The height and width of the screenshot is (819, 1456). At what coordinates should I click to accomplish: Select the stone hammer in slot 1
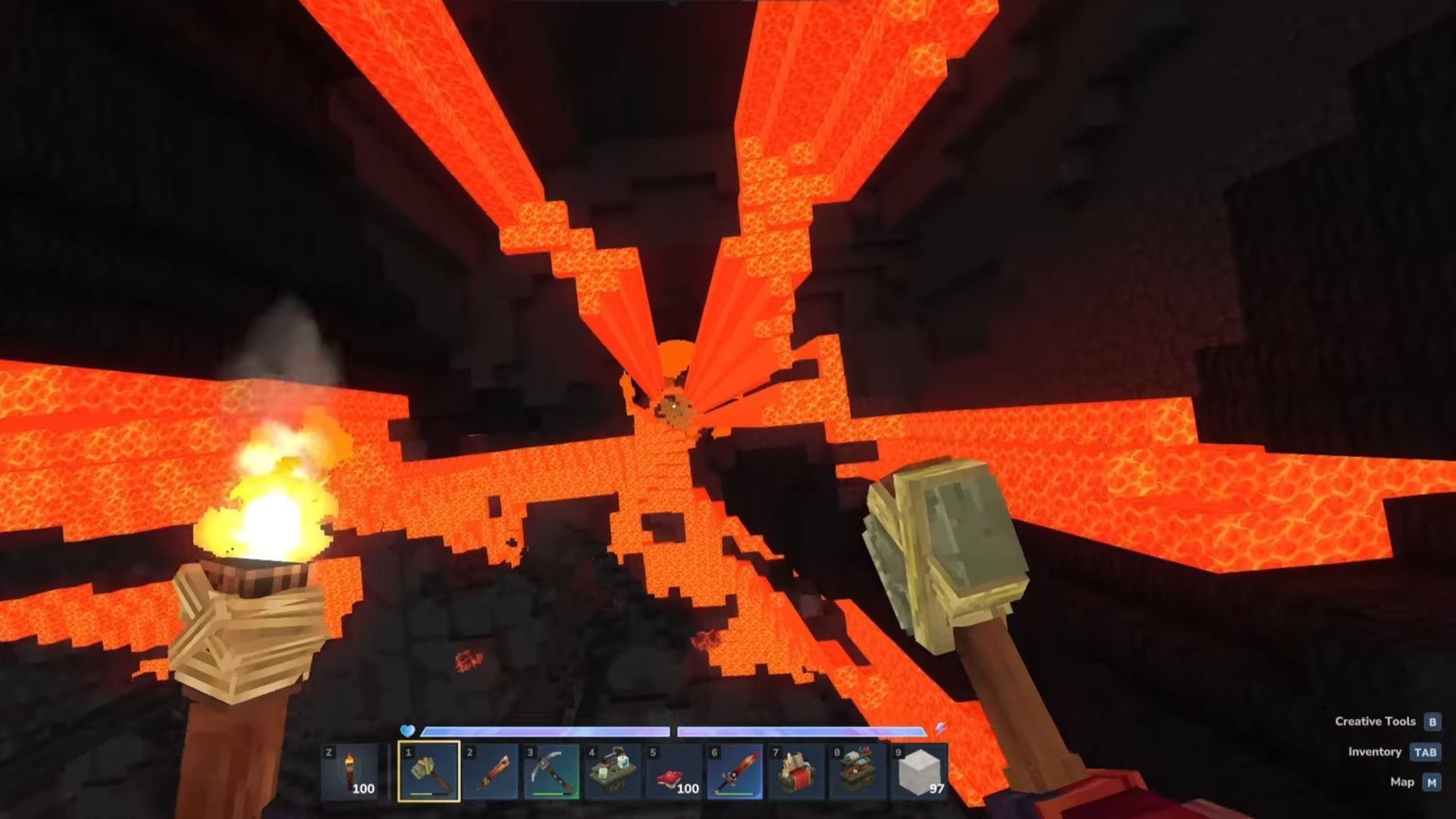tap(429, 771)
